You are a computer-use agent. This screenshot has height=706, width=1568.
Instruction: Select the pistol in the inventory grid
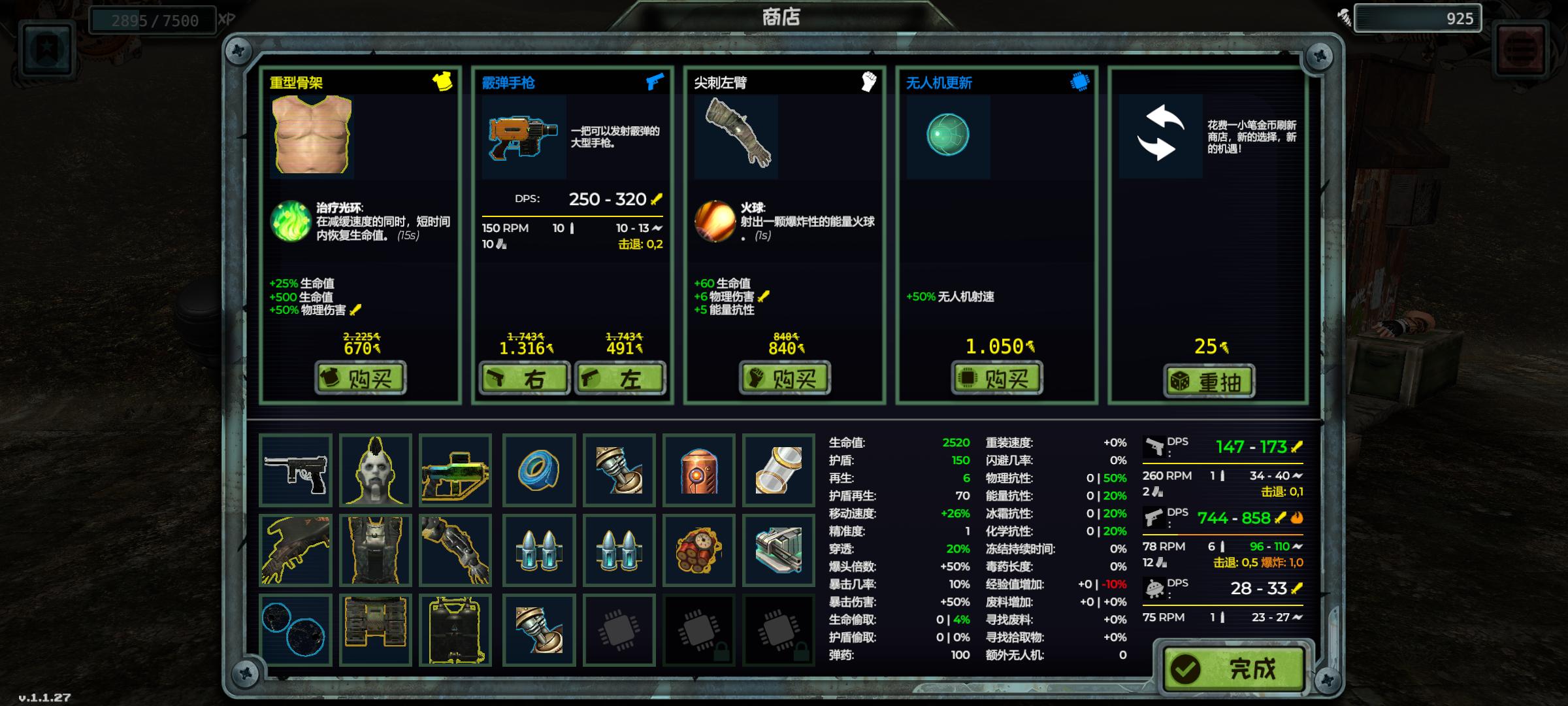click(297, 469)
